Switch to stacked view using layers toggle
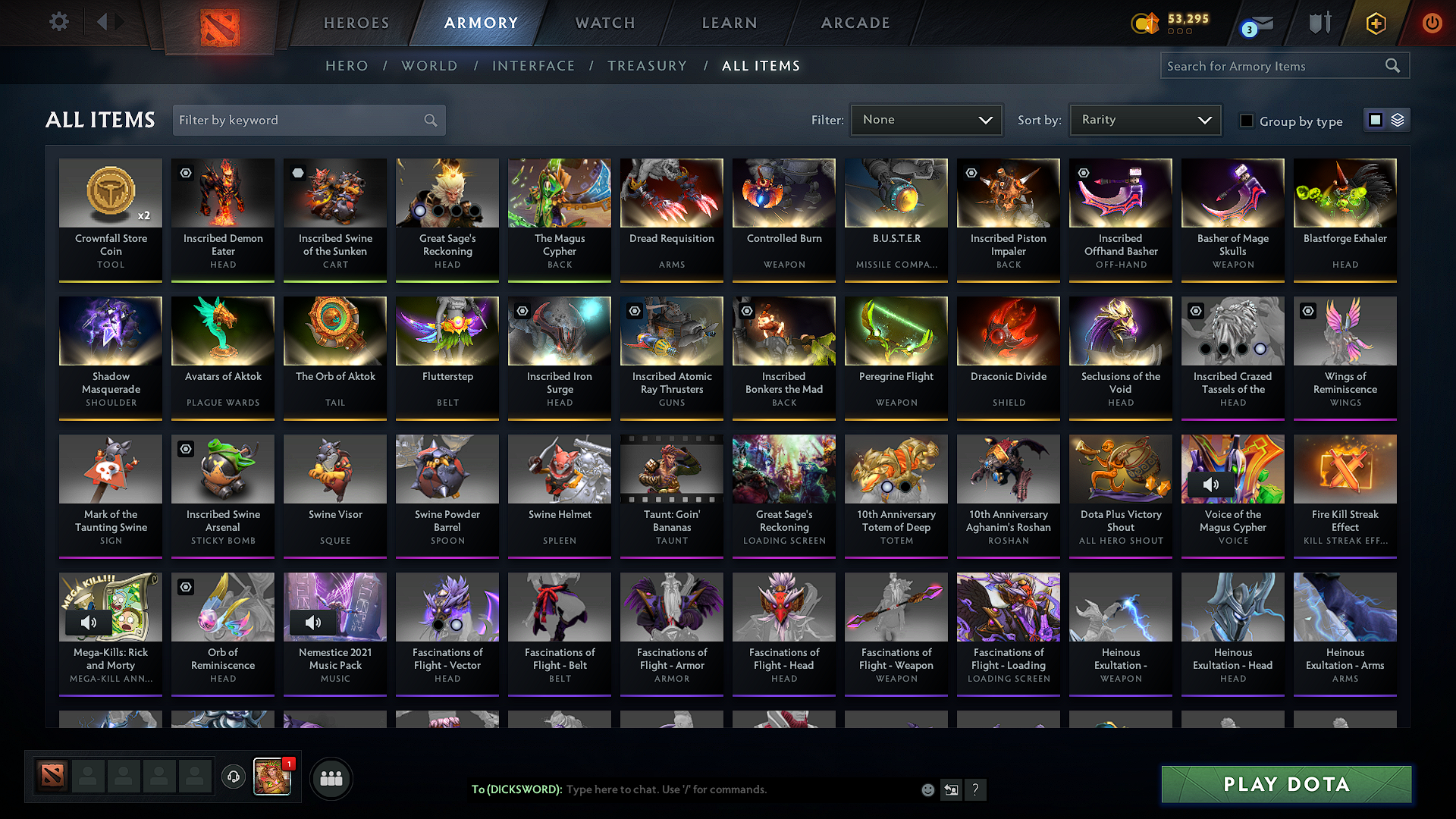The width and height of the screenshot is (1456, 819). click(1398, 119)
